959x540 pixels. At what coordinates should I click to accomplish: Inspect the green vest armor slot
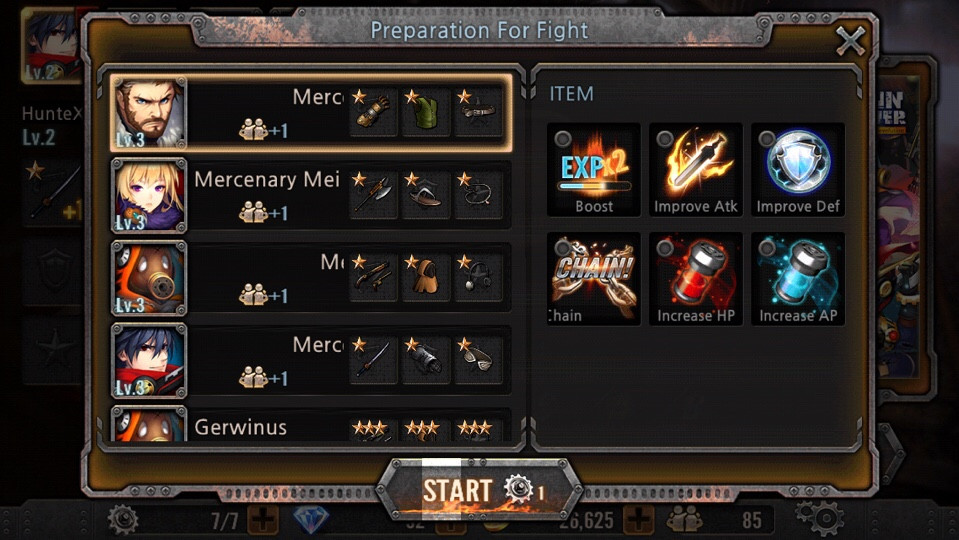point(427,113)
